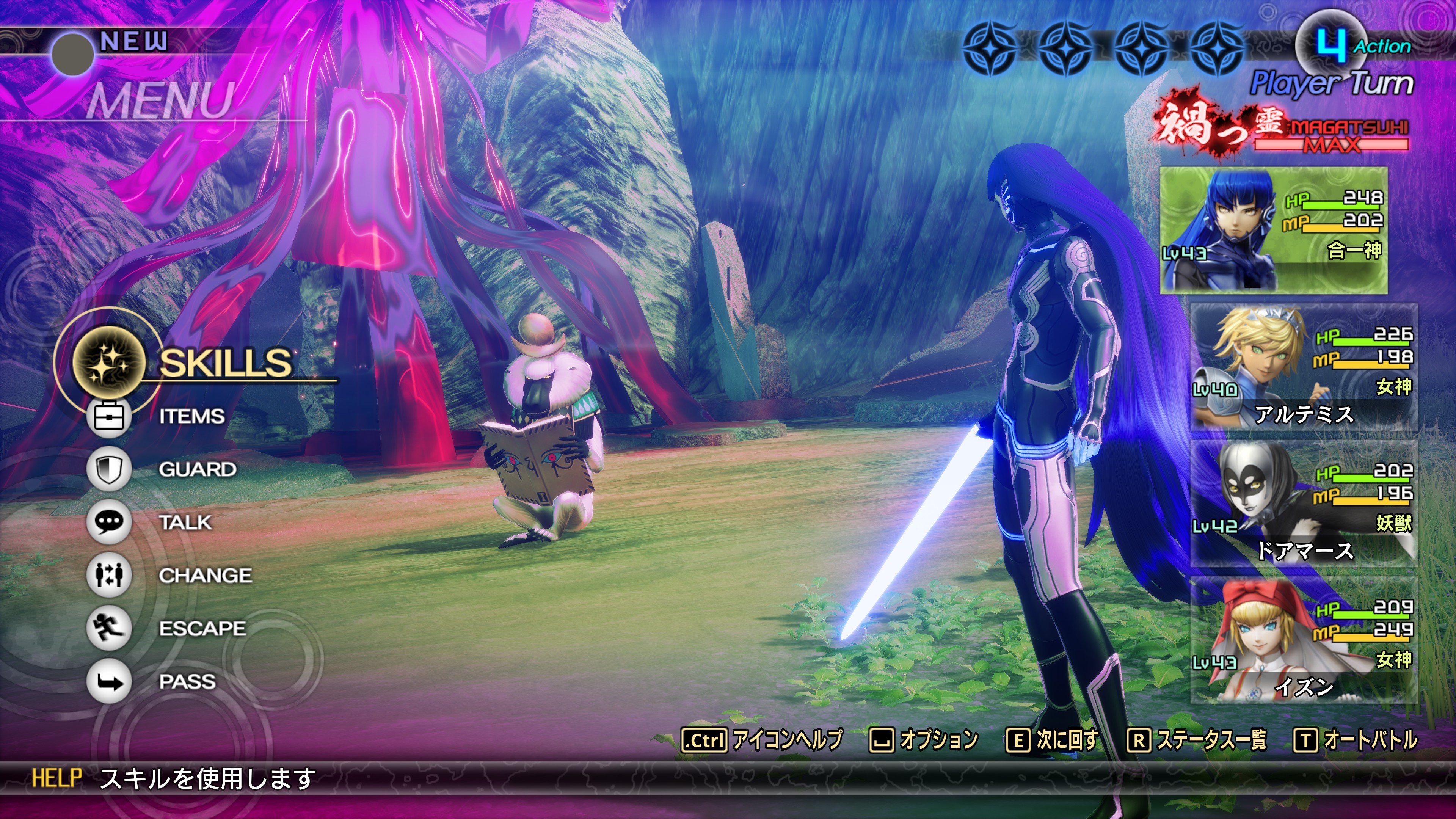Select PASS to skip turn

(x=187, y=682)
